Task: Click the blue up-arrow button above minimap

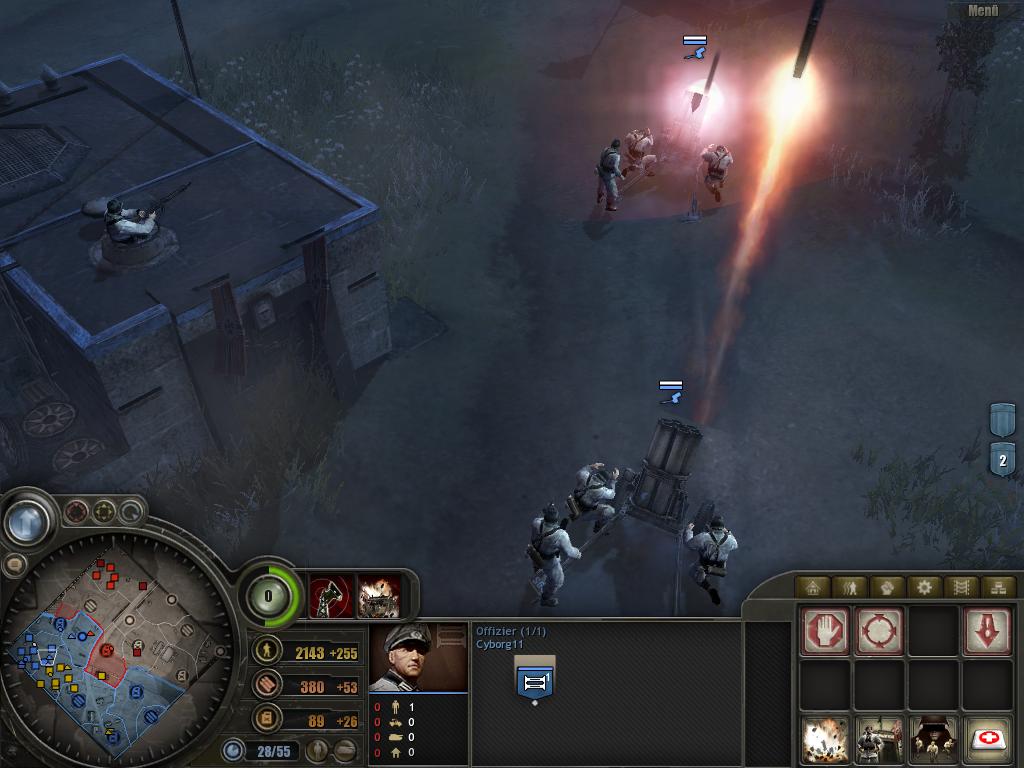Action: [29, 520]
